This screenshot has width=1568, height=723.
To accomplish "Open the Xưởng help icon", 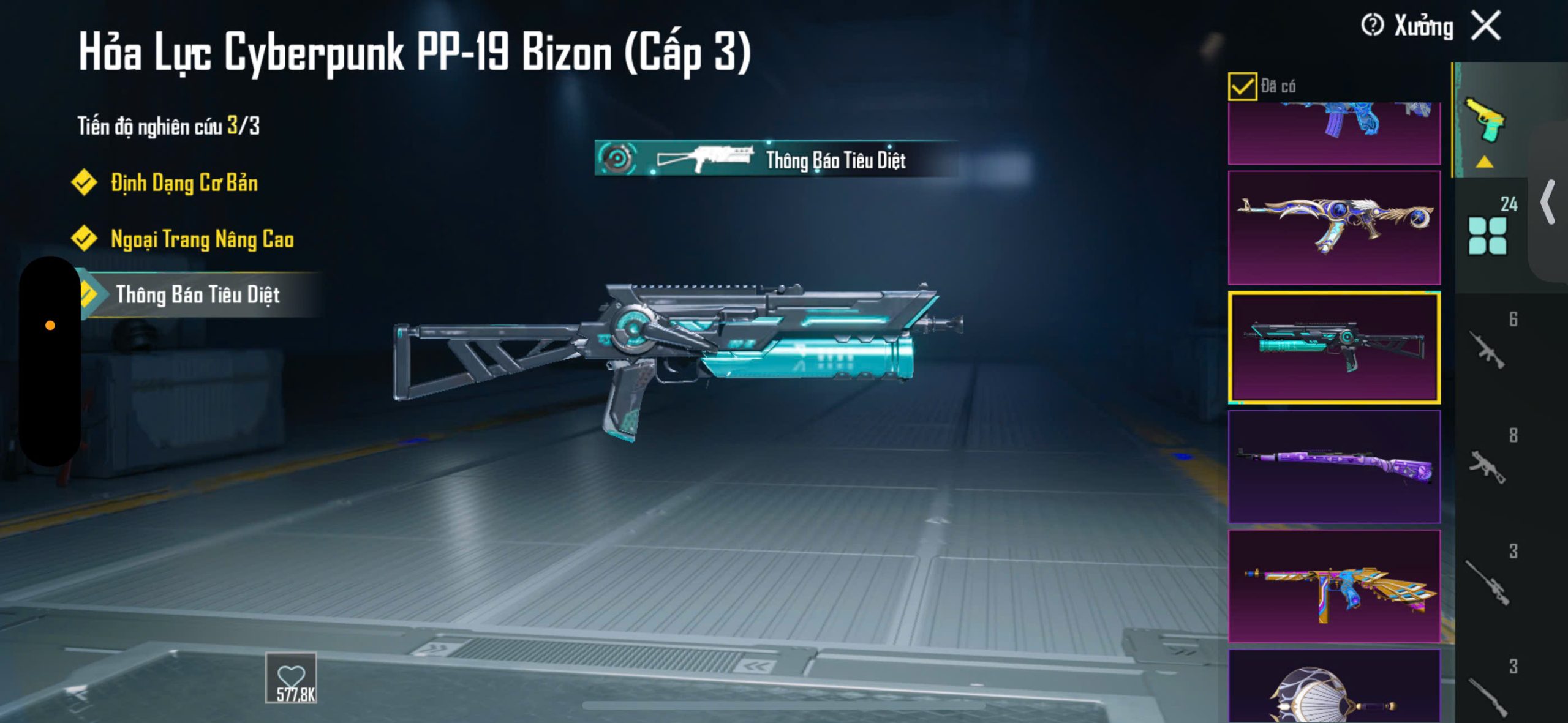I will (1372, 26).
